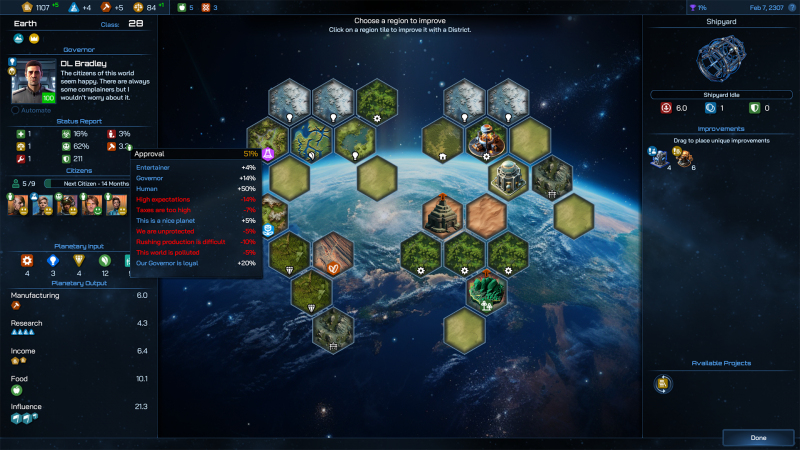800x450 pixels.
Task: Select the river delta region tile
Action: [311, 139]
